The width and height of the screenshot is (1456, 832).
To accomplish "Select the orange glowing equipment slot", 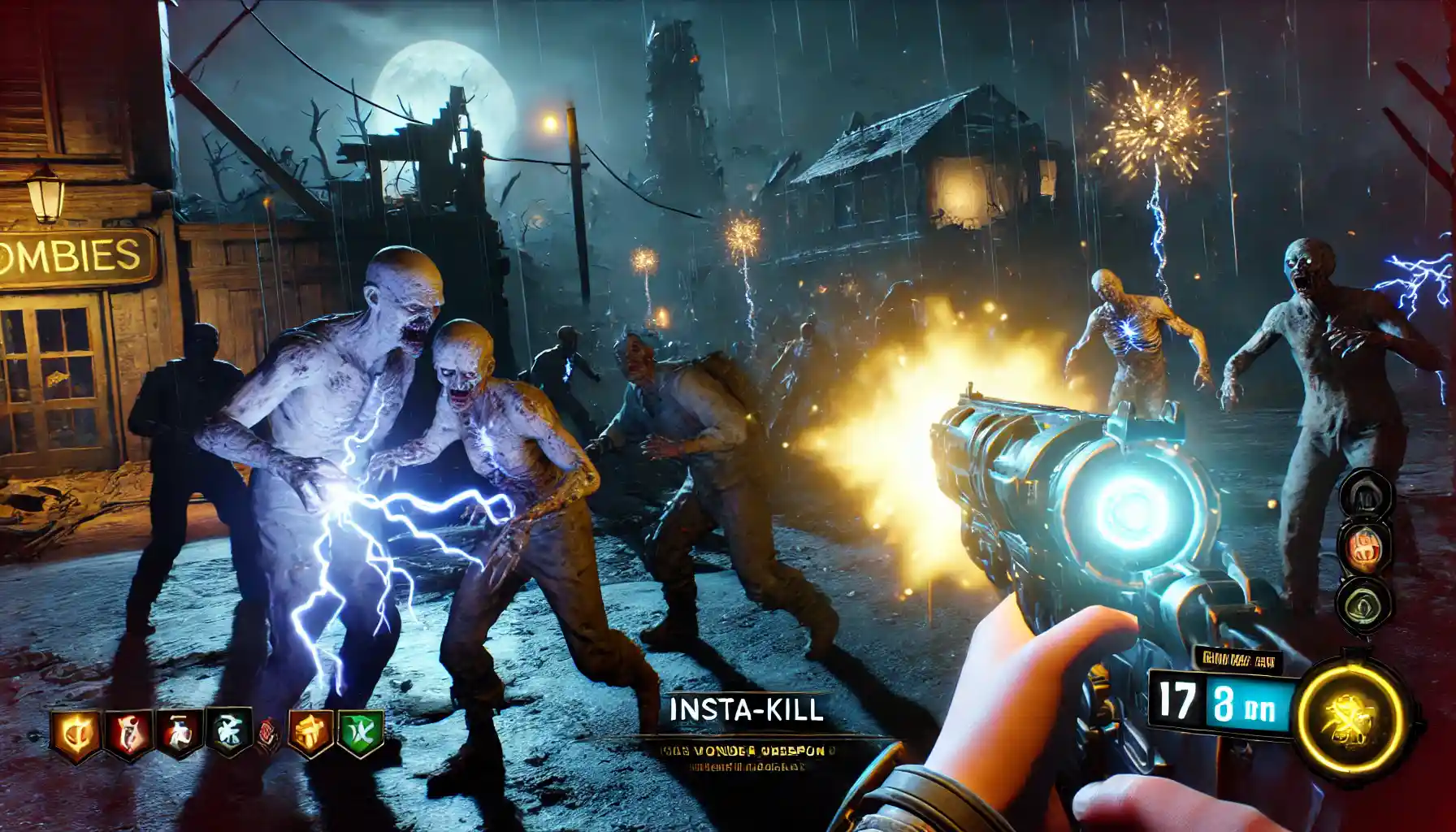I will [1365, 544].
